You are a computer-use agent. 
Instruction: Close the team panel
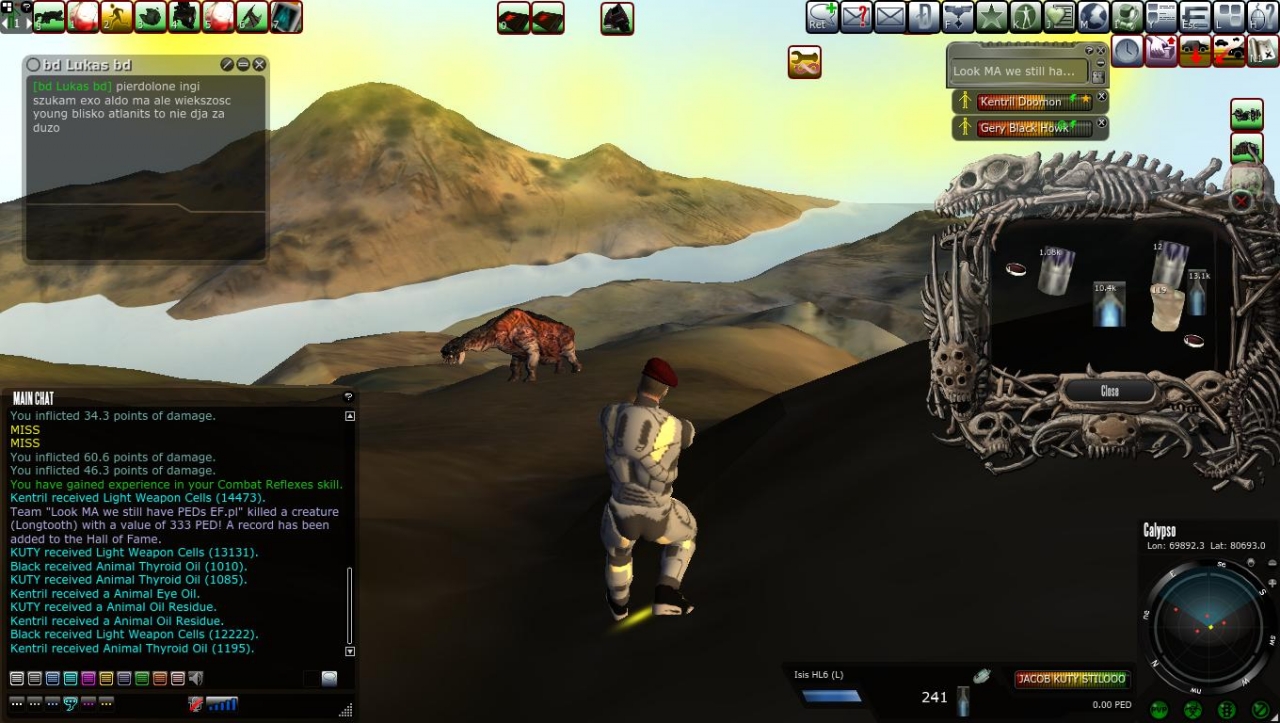click(x=1101, y=49)
